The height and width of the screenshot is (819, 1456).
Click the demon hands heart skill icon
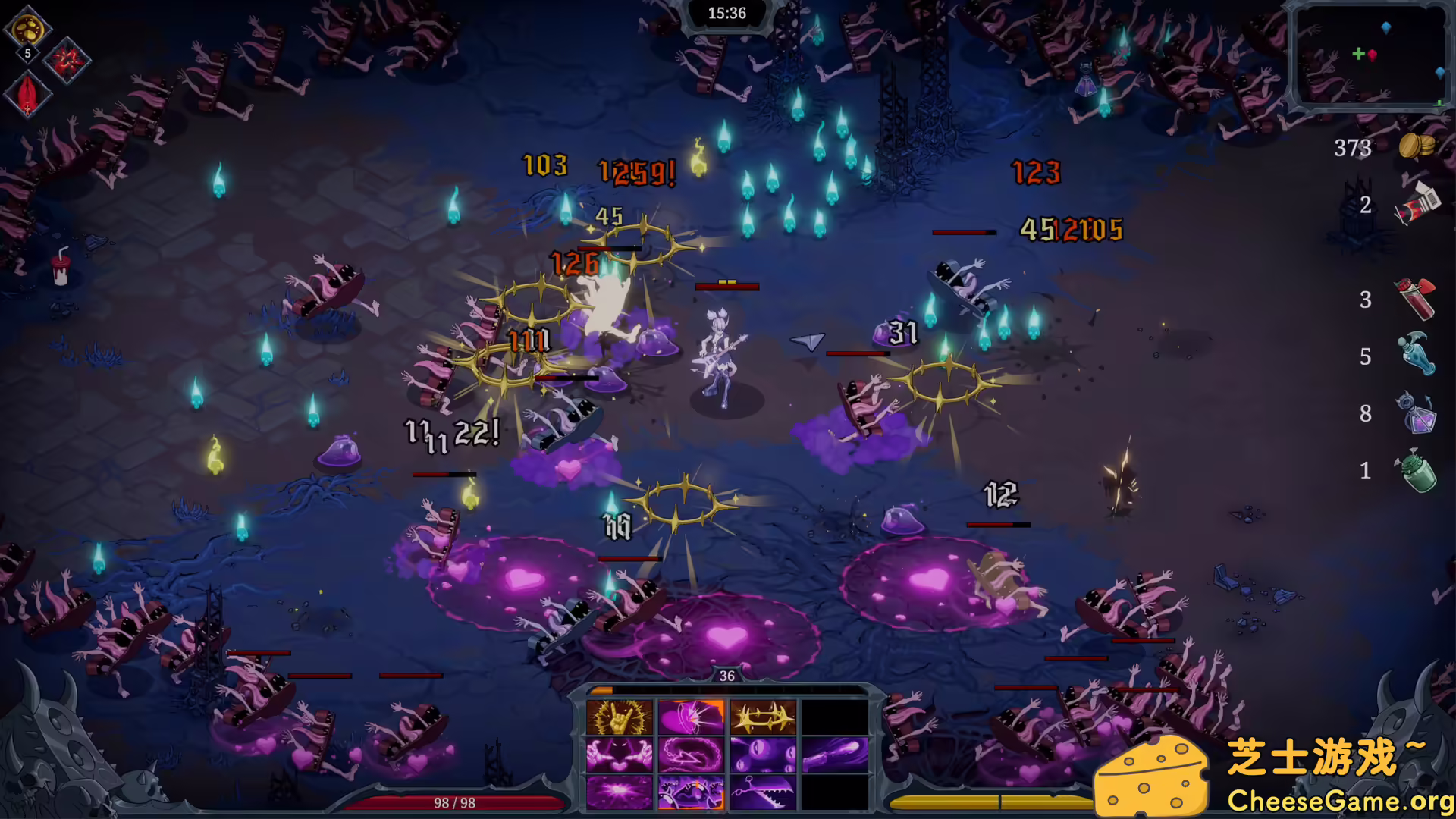point(620,755)
